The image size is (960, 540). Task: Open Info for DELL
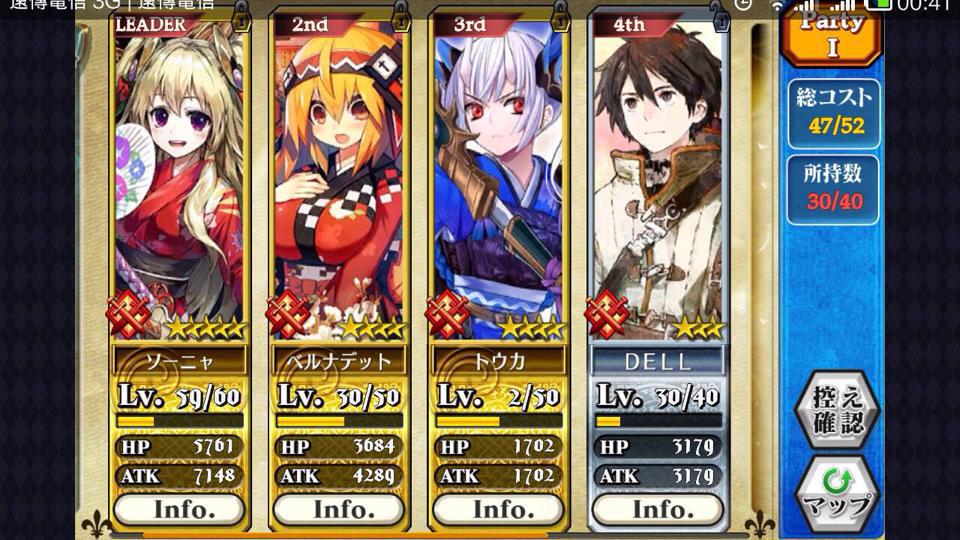point(658,509)
